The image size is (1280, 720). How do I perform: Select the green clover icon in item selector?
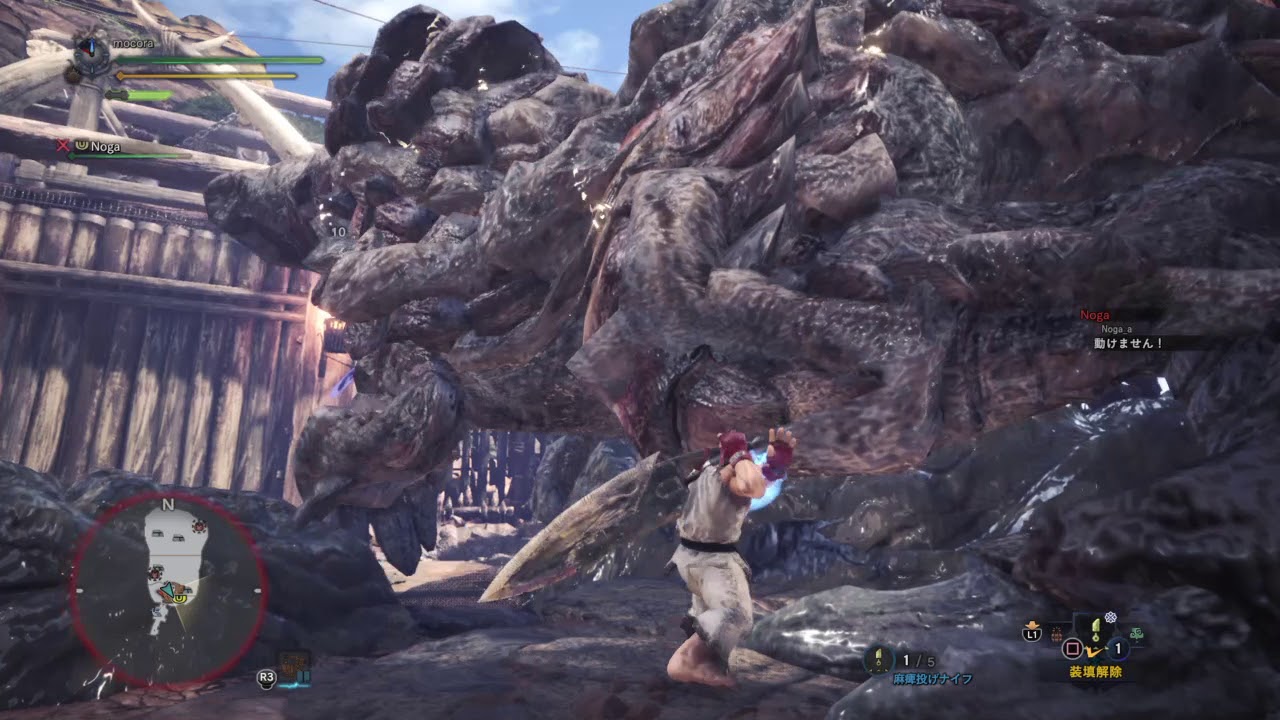pos(1138,633)
